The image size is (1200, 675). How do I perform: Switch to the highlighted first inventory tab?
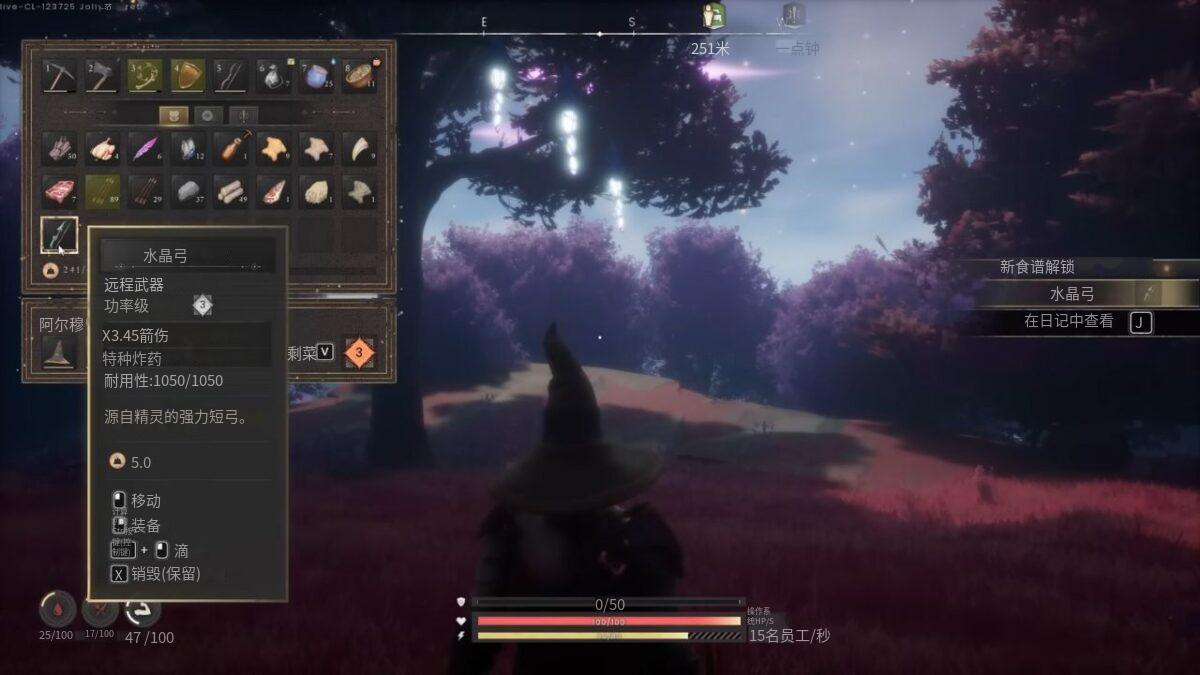(x=174, y=115)
